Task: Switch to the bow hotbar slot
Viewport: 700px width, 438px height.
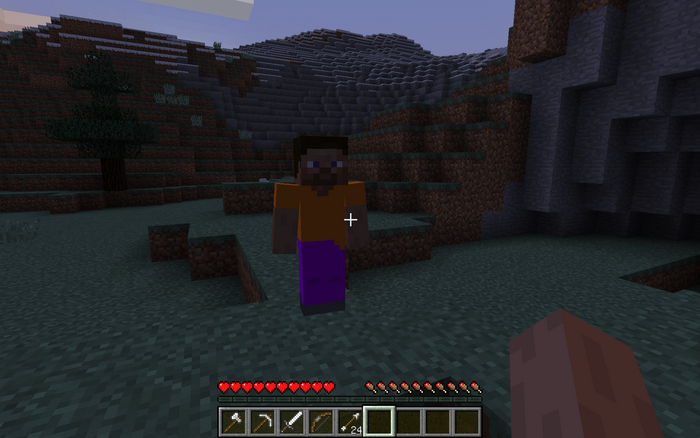Action: [320, 421]
